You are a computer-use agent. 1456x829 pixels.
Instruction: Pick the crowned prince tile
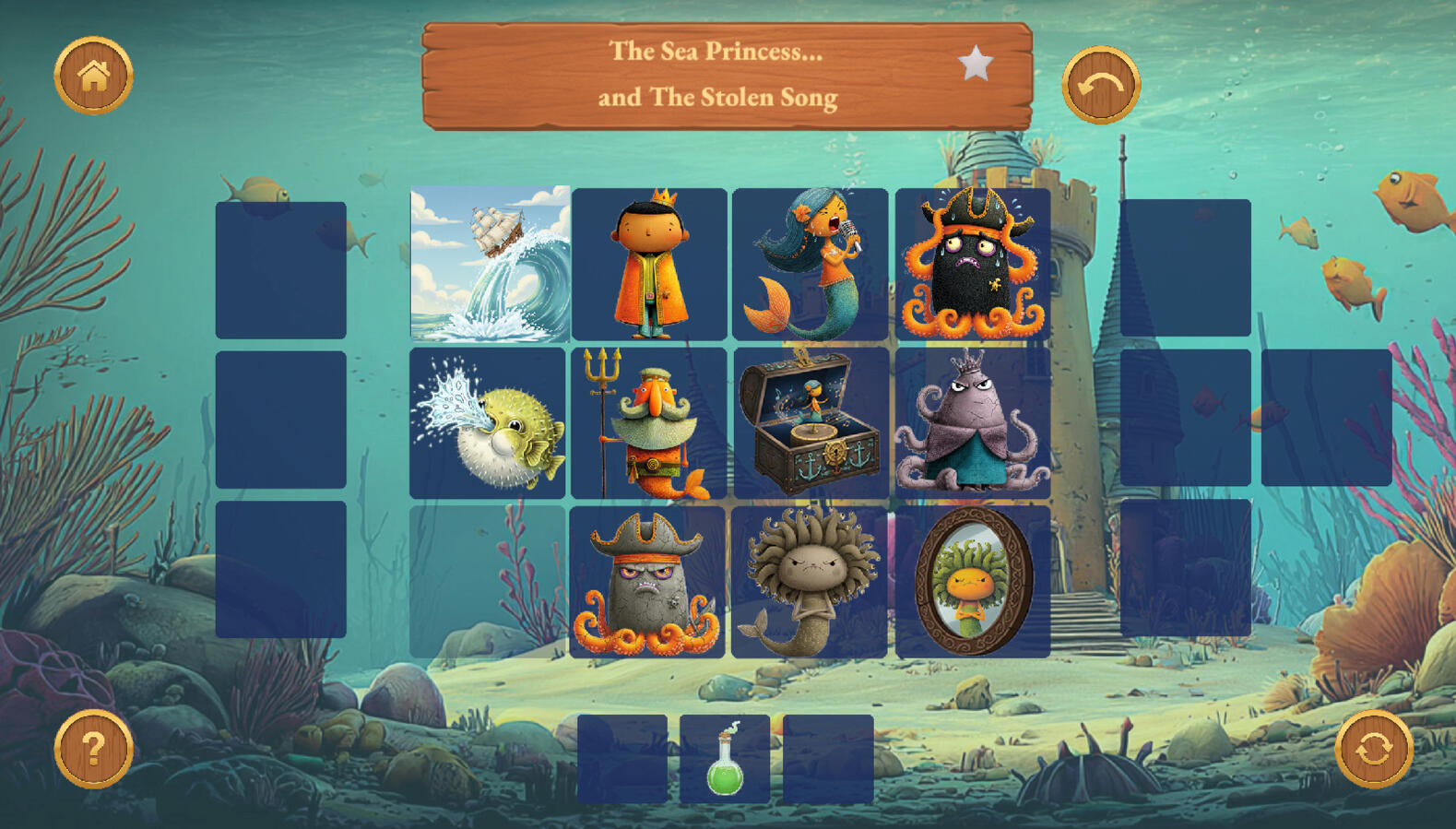pyautogui.click(x=649, y=265)
